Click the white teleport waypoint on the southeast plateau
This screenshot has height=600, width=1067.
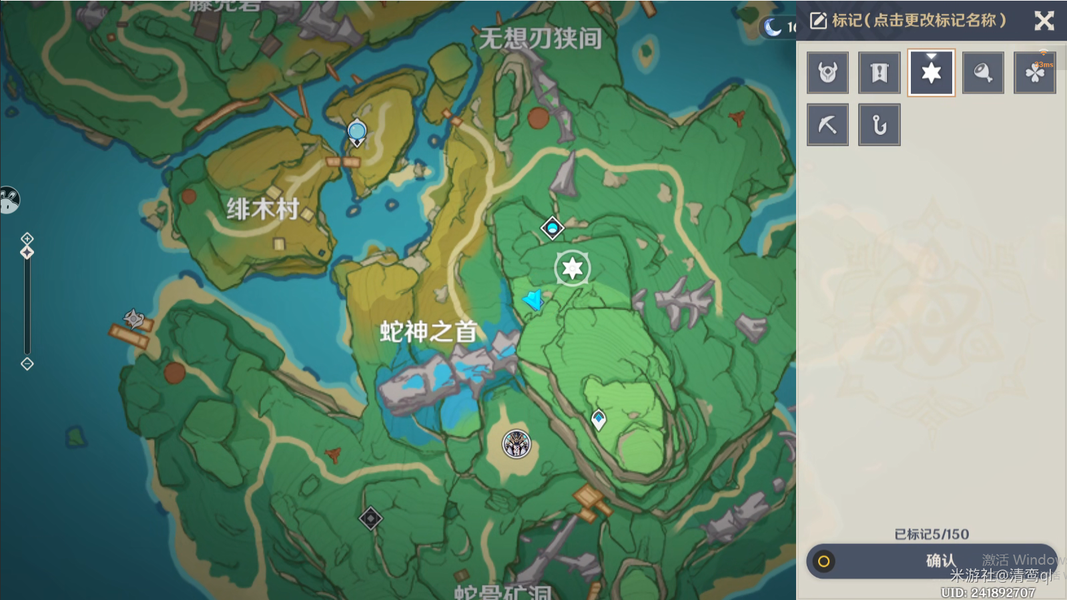598,420
